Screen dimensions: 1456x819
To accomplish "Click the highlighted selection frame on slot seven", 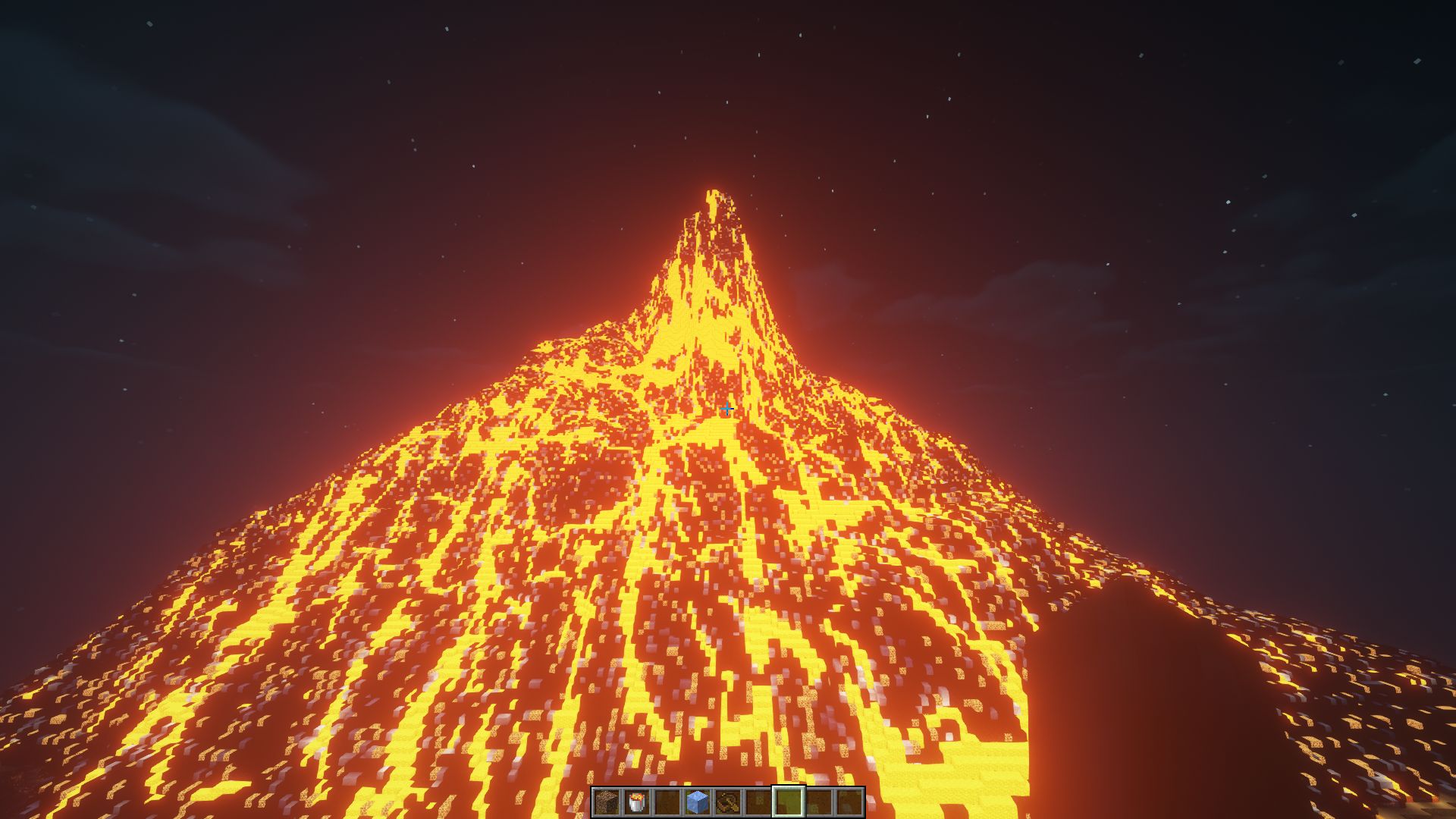I will coord(788,801).
